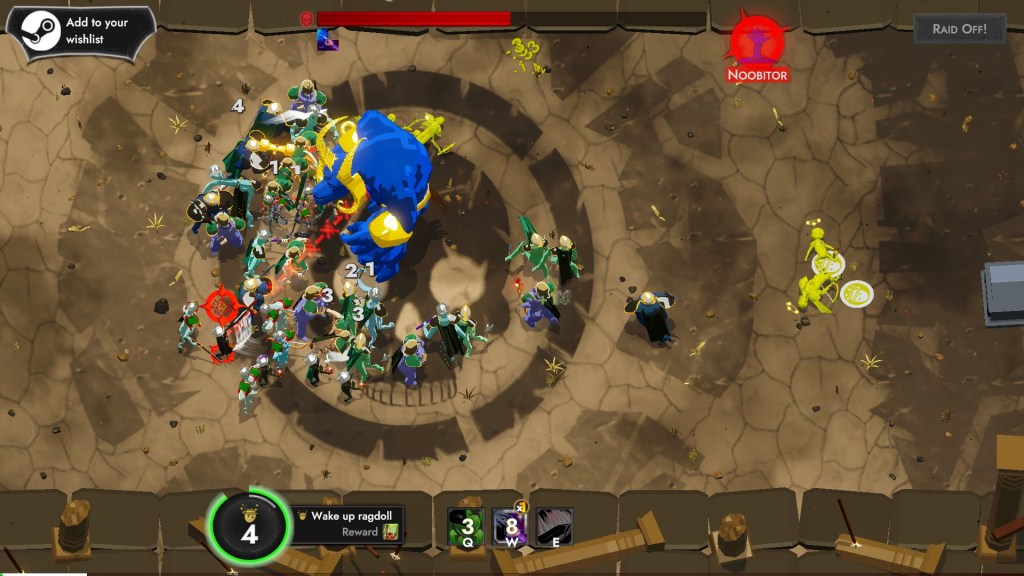Screen dimensions: 1024x576
Task: Use the purple W ability
Action: pos(510,526)
